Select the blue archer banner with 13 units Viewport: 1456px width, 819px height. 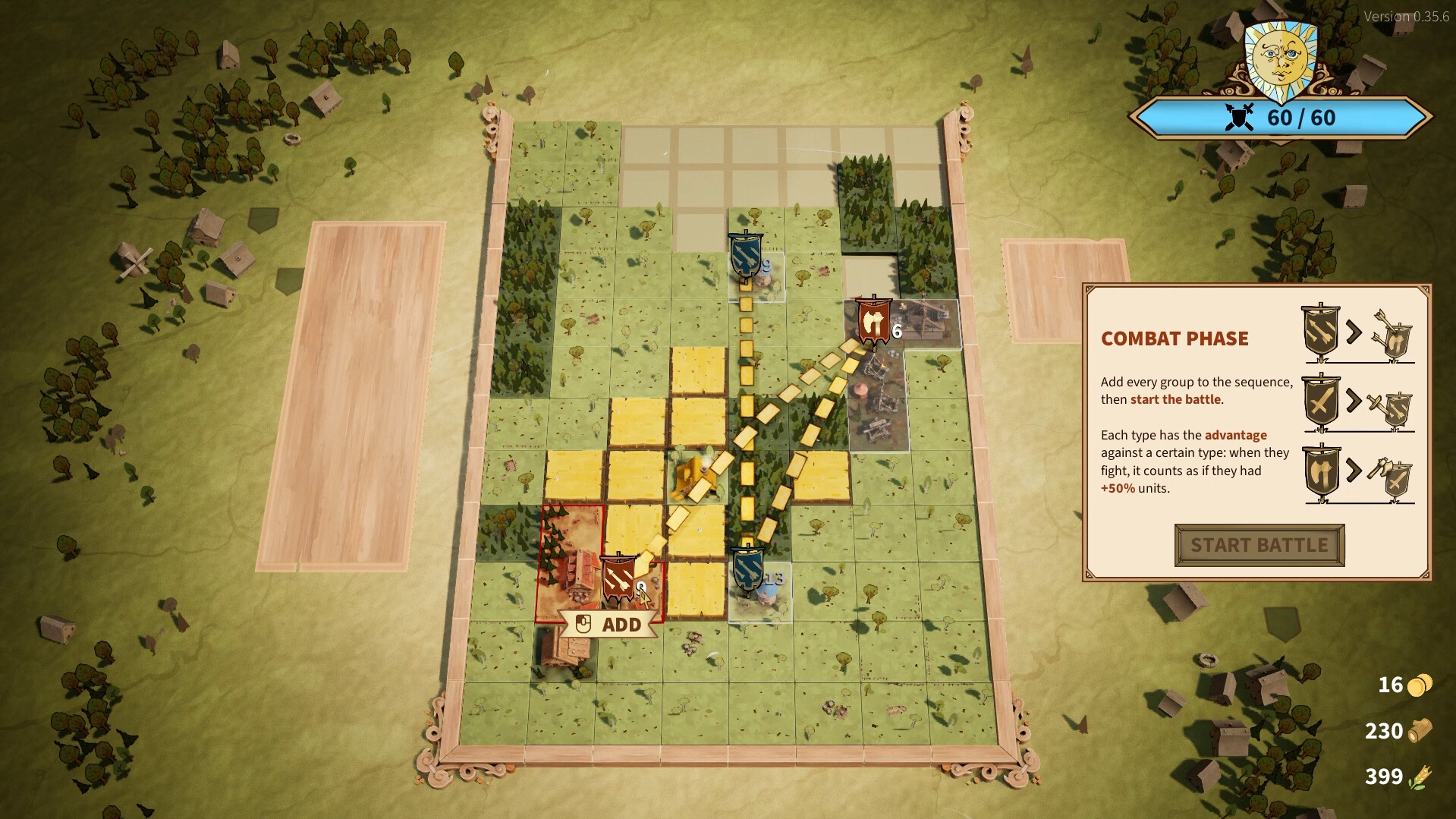pos(747,570)
